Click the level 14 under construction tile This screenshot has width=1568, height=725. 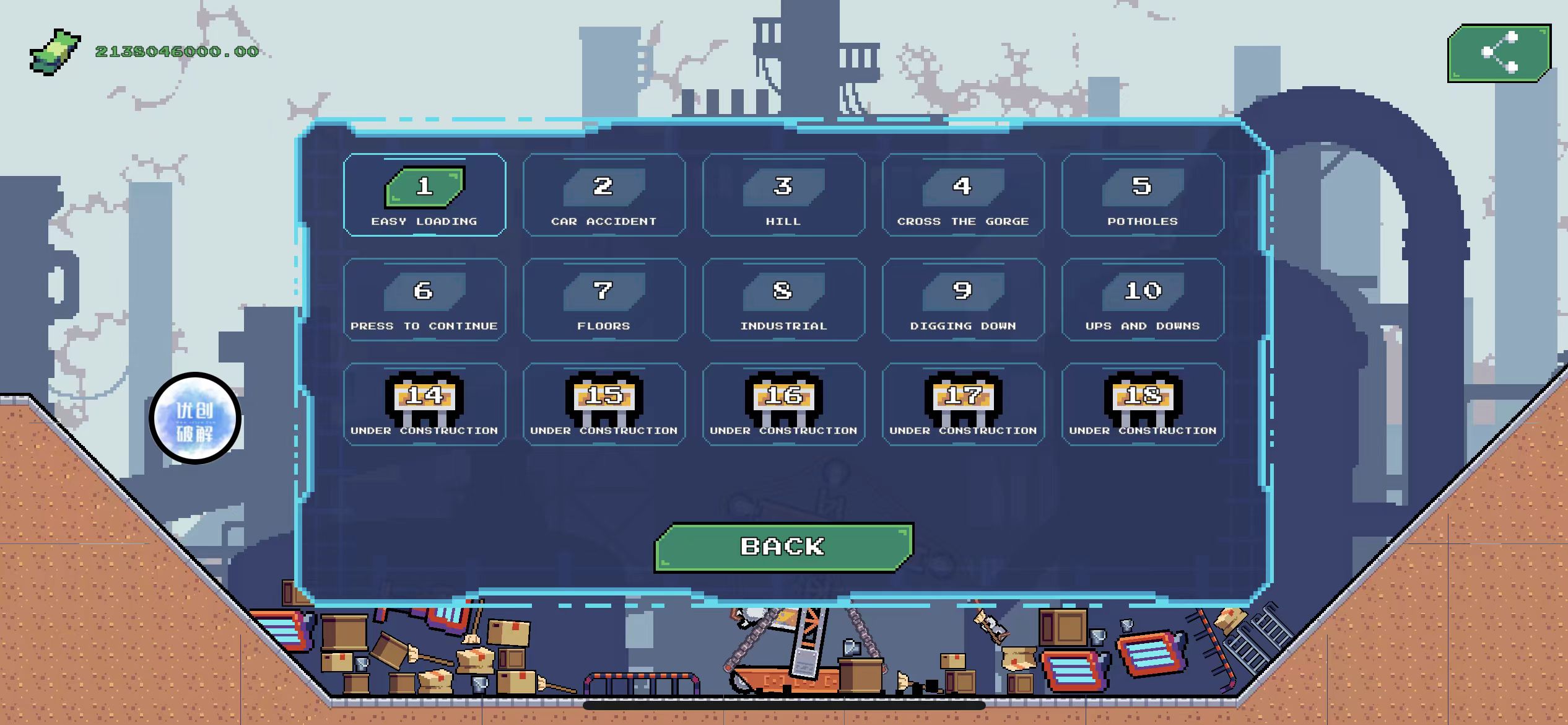pos(425,404)
